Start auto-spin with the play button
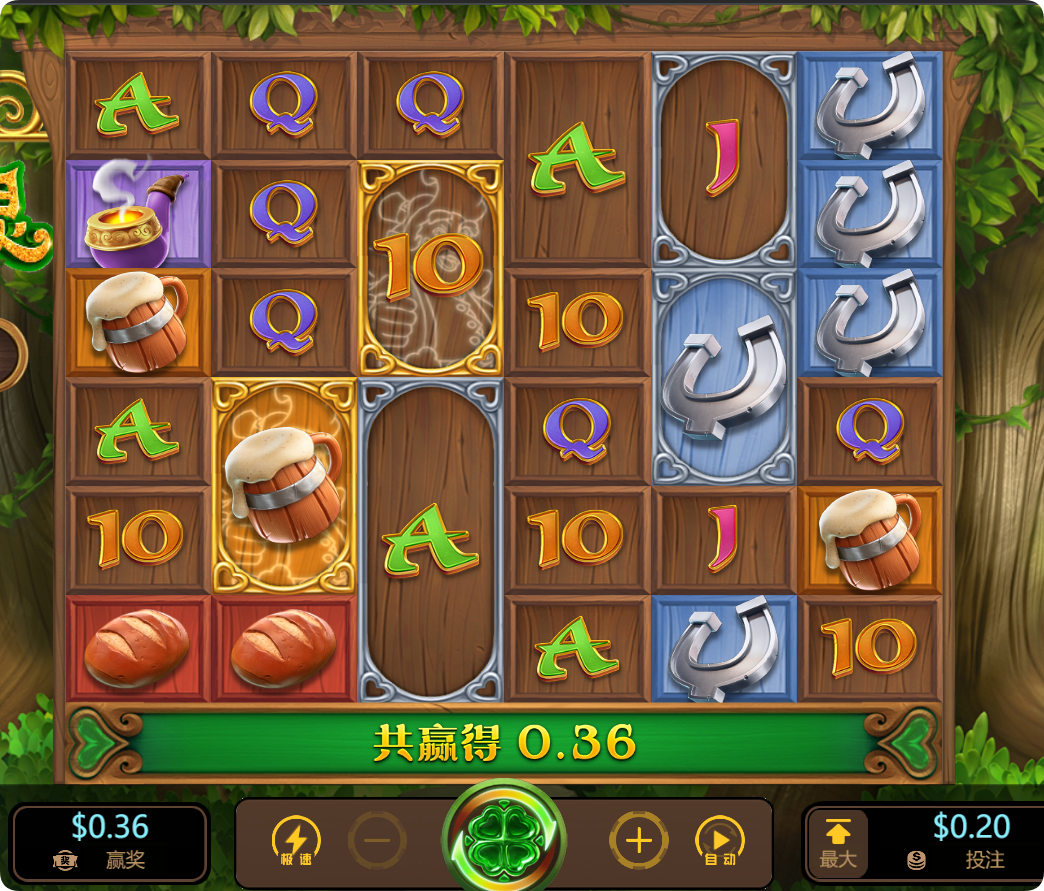Viewport: 1044px width, 891px height. coord(719,840)
